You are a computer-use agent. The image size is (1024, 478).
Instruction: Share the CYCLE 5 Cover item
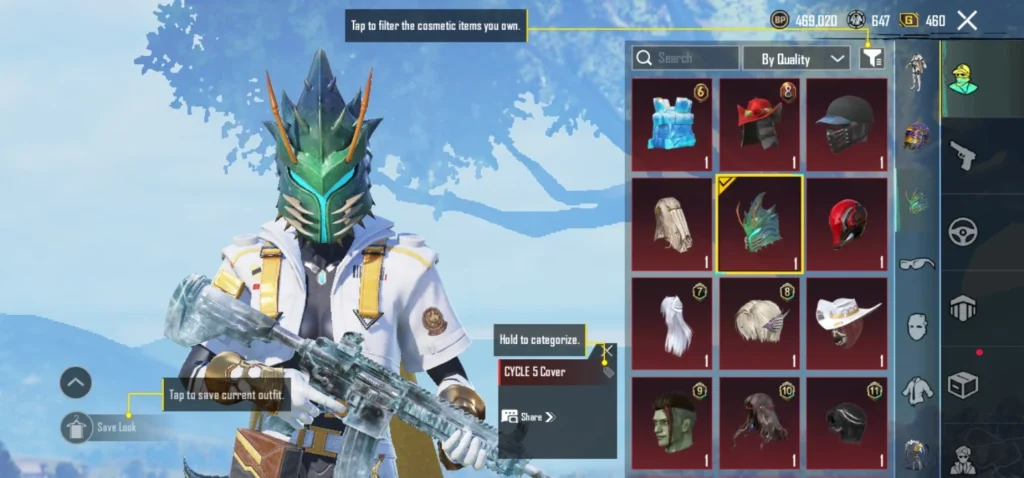click(x=528, y=417)
